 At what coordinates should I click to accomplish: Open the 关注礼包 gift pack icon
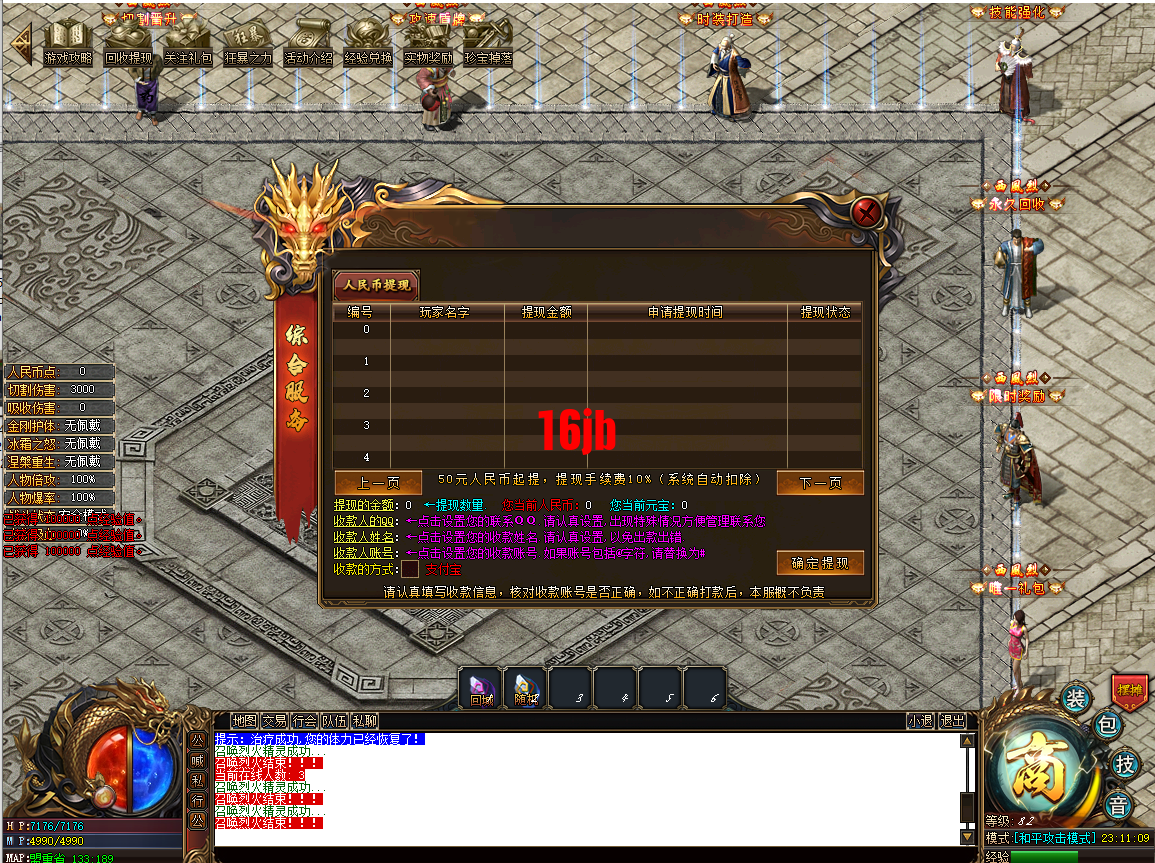[188, 46]
